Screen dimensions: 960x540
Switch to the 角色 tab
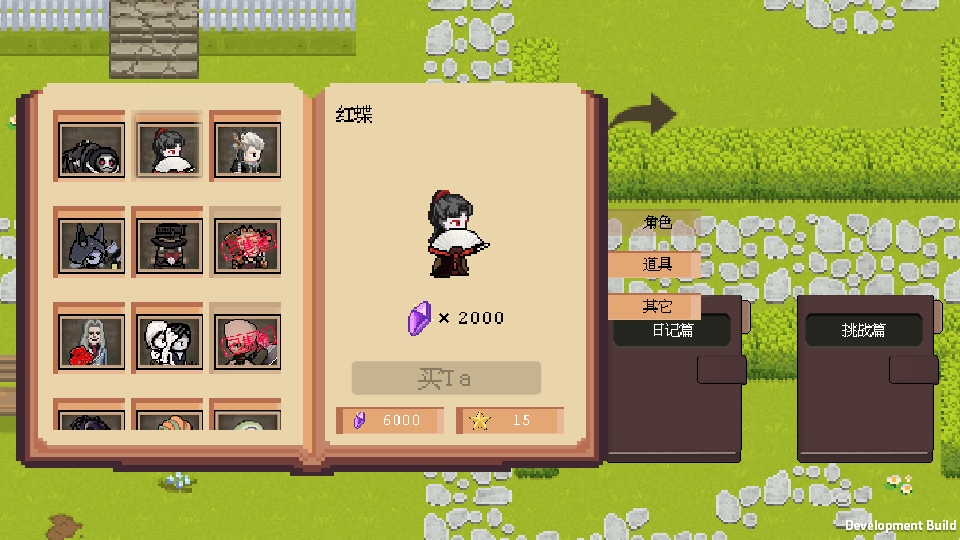tap(656, 223)
